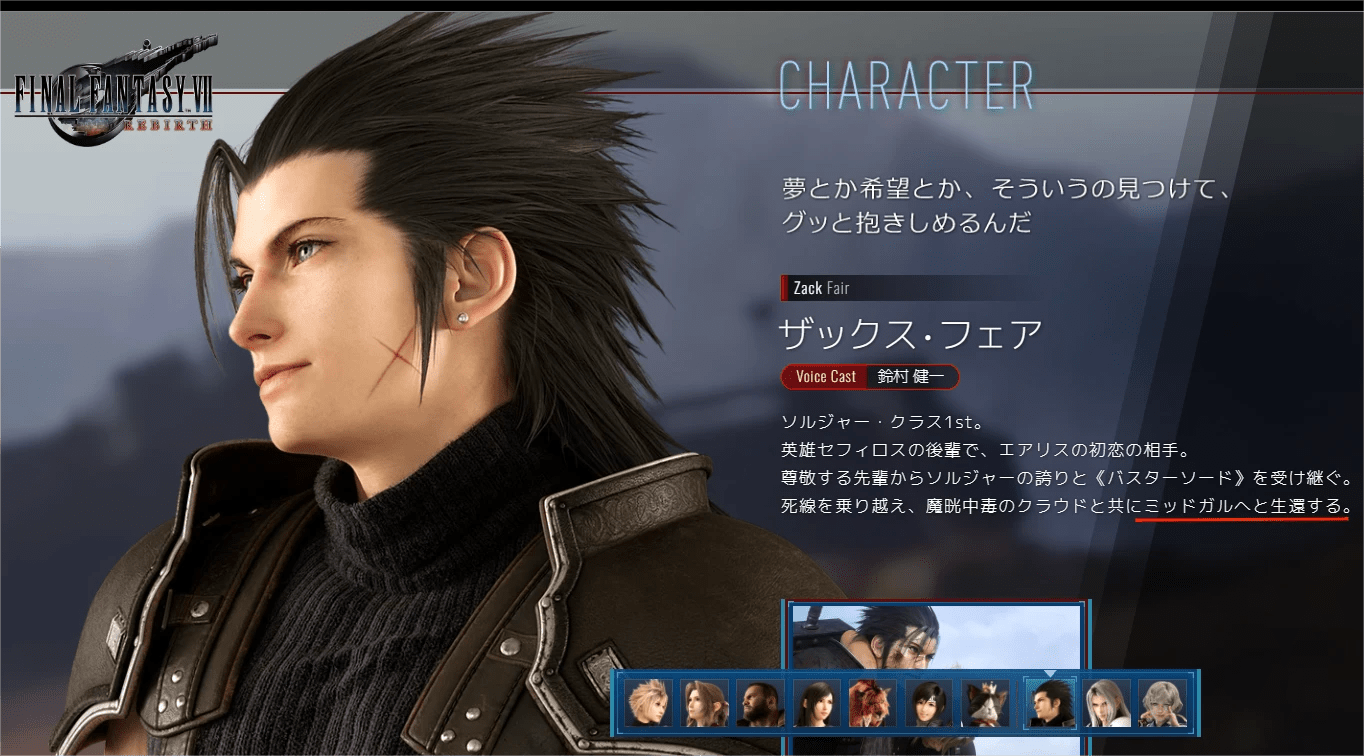Show the Red XIII character portrait
The image size is (1364, 756).
coord(873,703)
